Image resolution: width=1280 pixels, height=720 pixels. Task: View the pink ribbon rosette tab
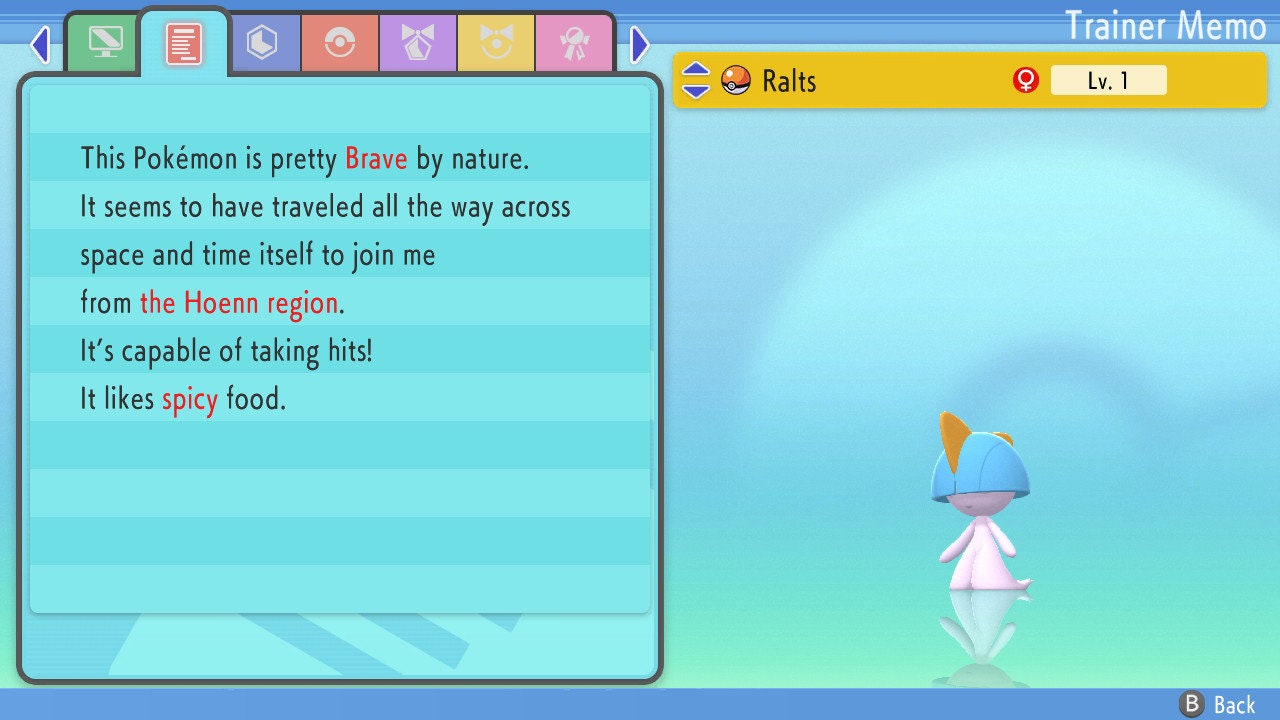574,43
